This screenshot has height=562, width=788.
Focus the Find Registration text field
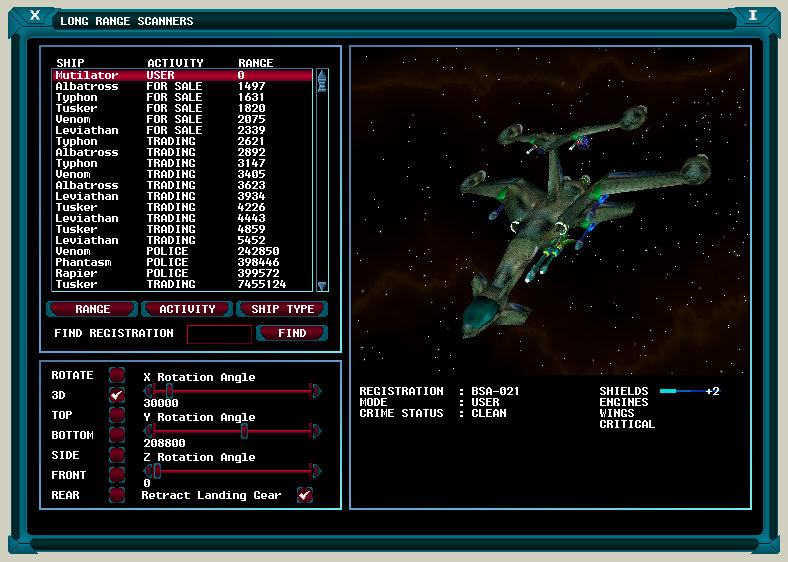click(x=219, y=334)
